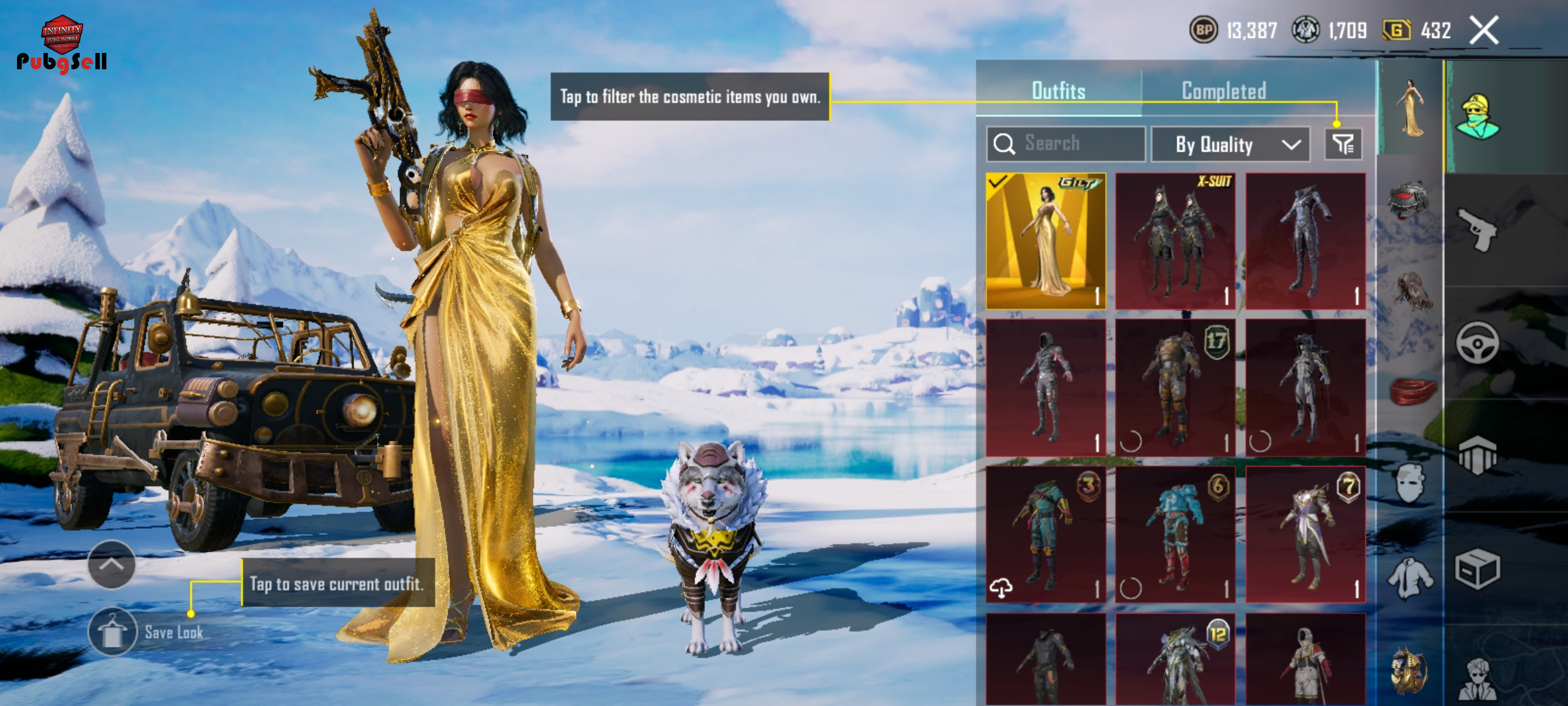Image resolution: width=1568 pixels, height=706 pixels.
Task: Click the outfit Search field
Action: (1066, 144)
